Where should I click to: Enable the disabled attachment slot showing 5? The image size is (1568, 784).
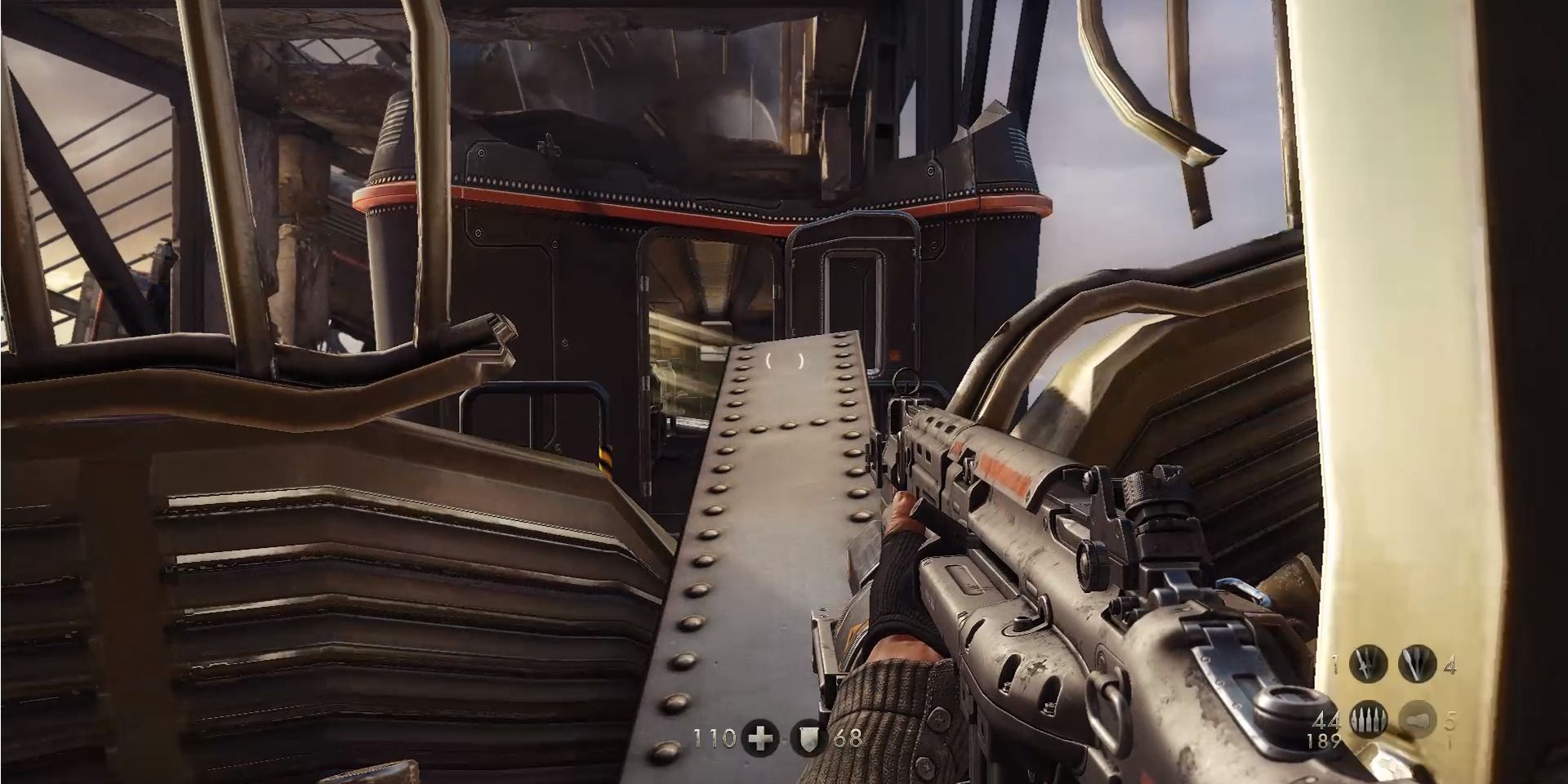tap(1416, 720)
